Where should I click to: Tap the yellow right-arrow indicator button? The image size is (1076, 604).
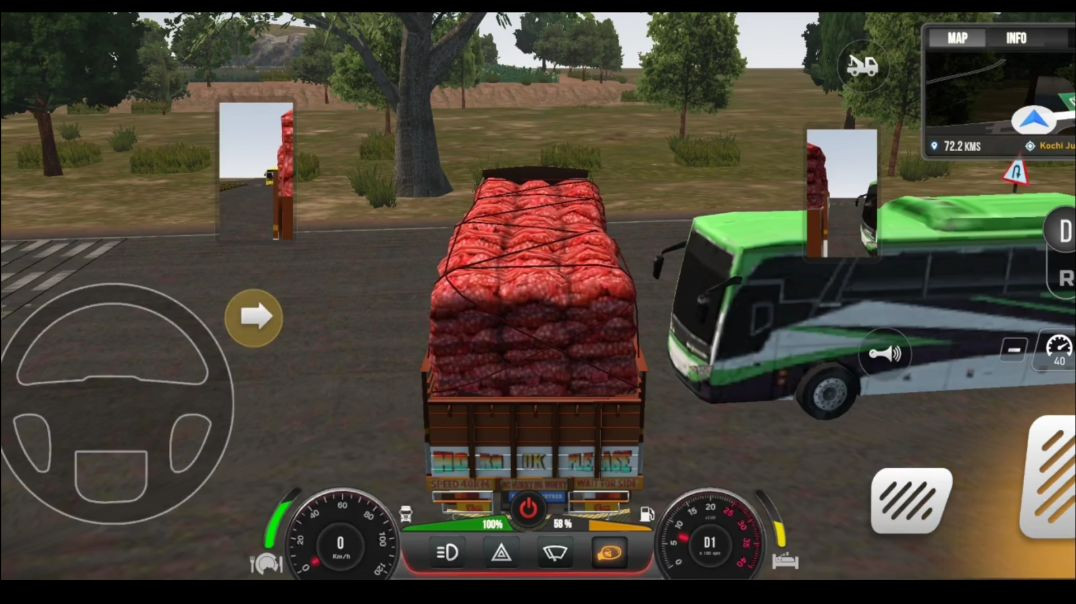[254, 317]
